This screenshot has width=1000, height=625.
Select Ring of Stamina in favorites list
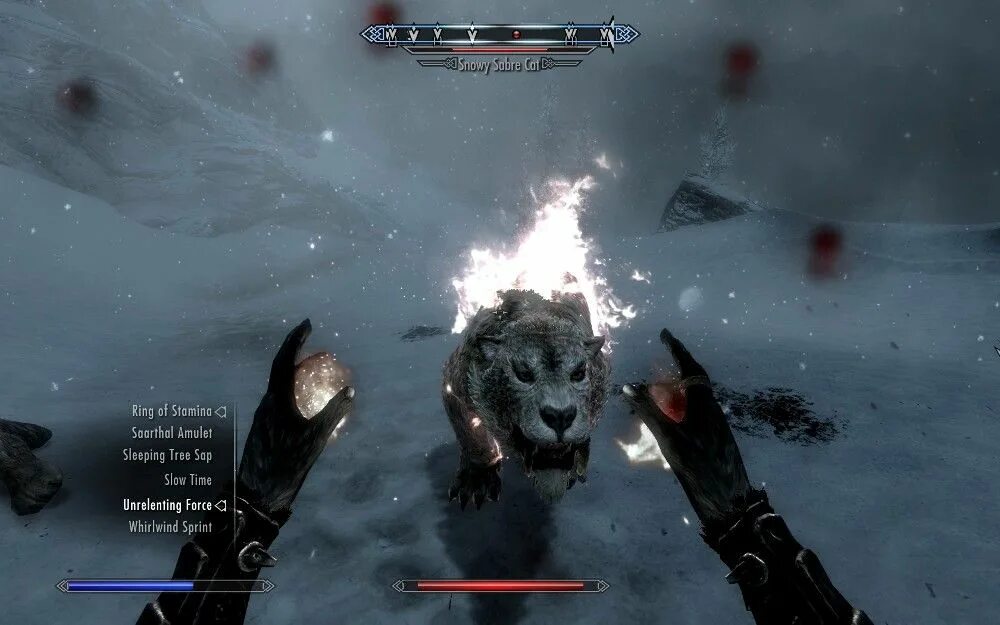click(171, 411)
